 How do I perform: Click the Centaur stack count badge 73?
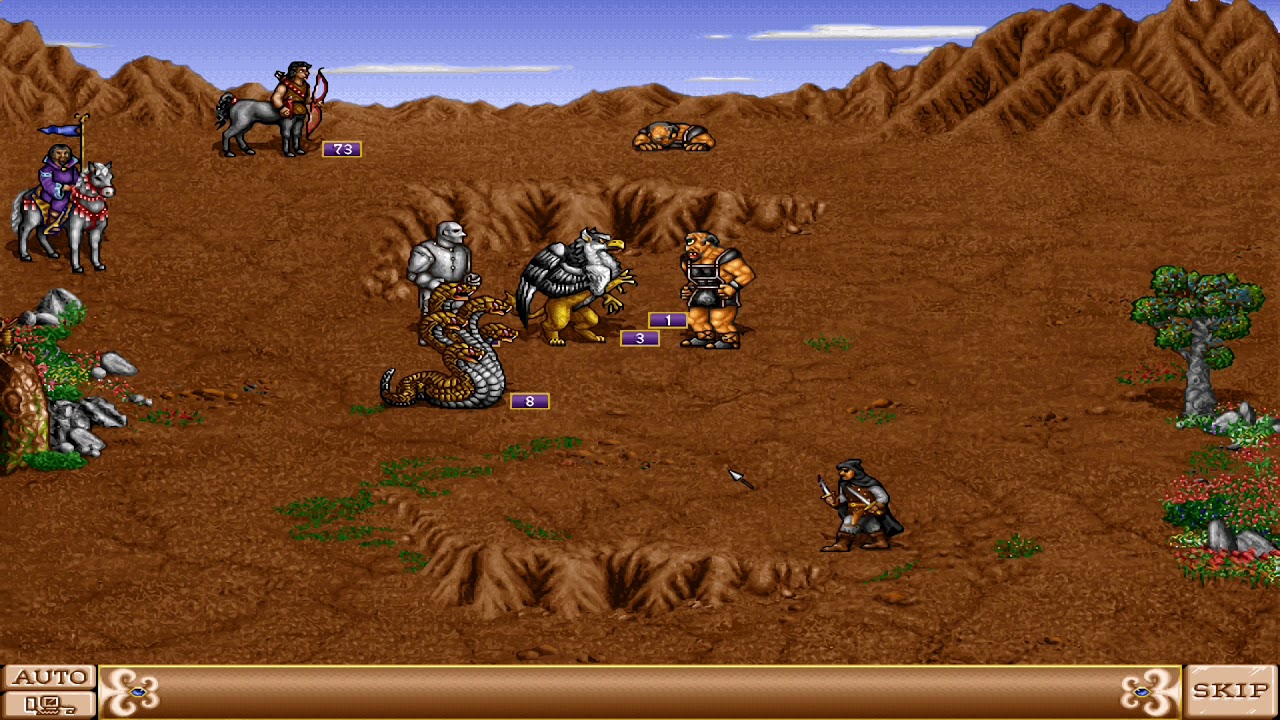341,147
